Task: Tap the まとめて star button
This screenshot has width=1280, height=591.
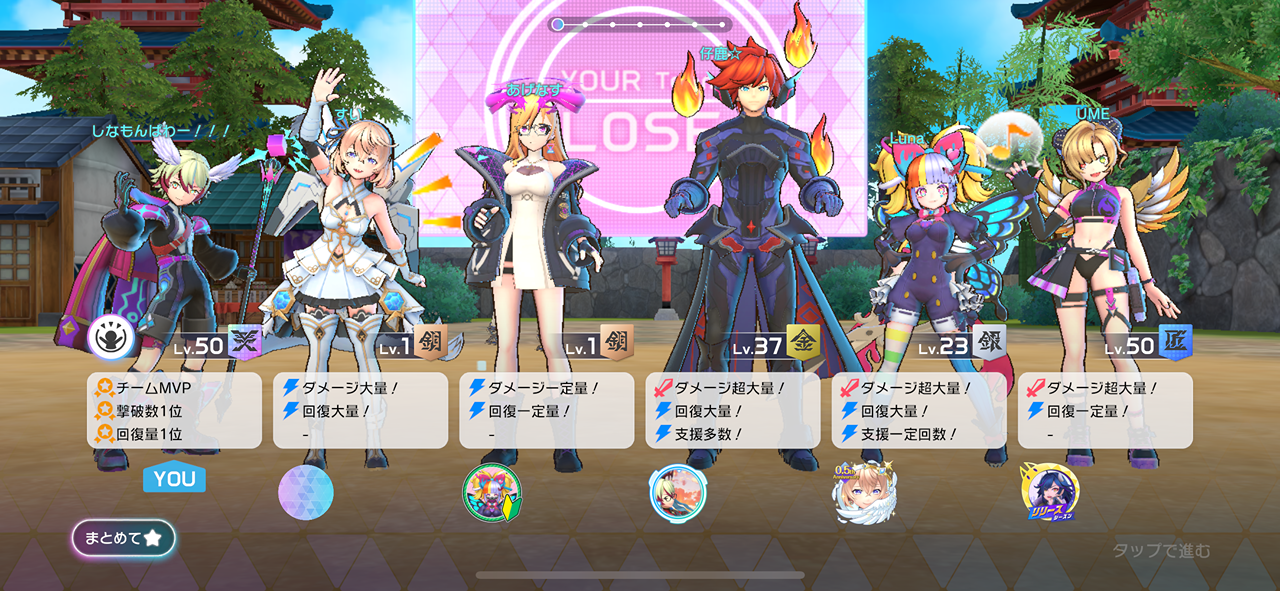Action: [123, 538]
